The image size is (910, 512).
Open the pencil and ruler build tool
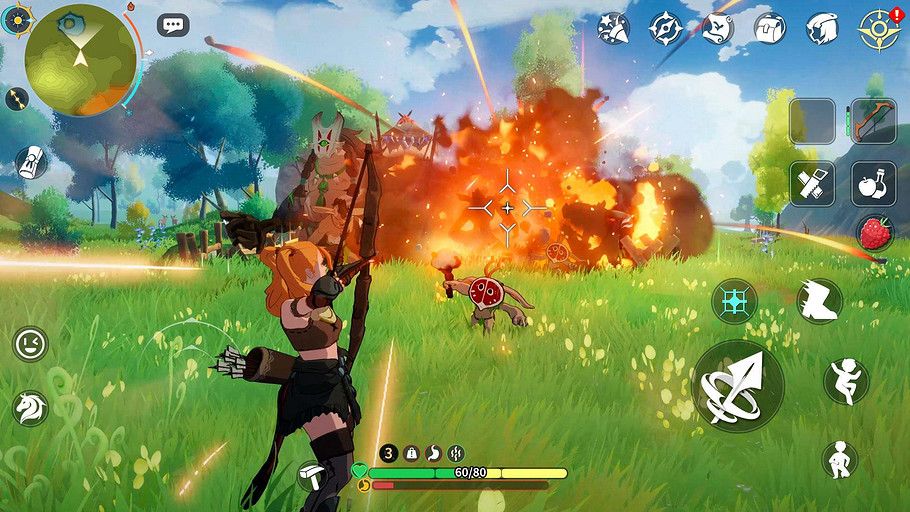click(x=812, y=183)
